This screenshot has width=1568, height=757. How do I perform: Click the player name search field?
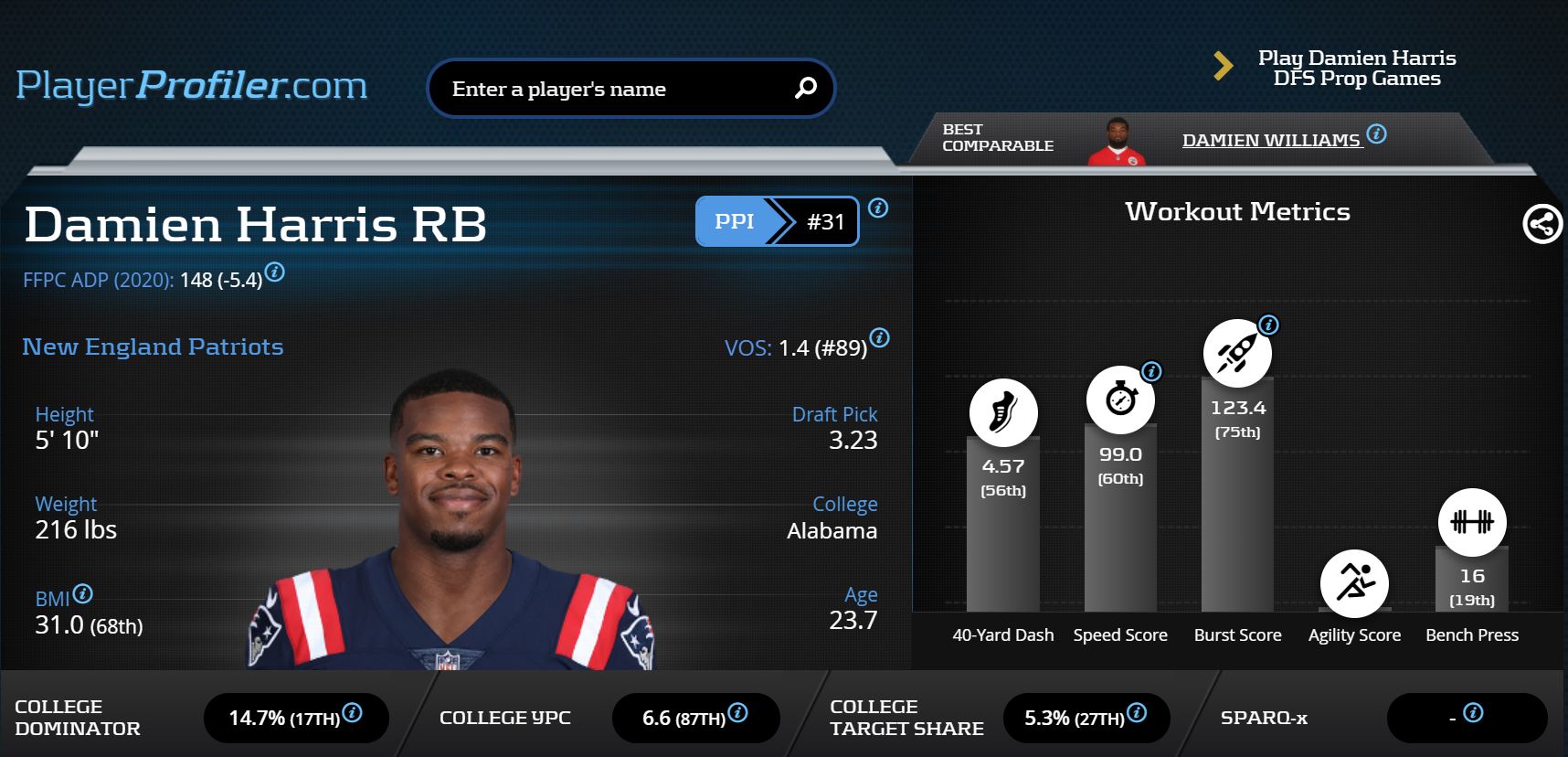click(x=612, y=89)
